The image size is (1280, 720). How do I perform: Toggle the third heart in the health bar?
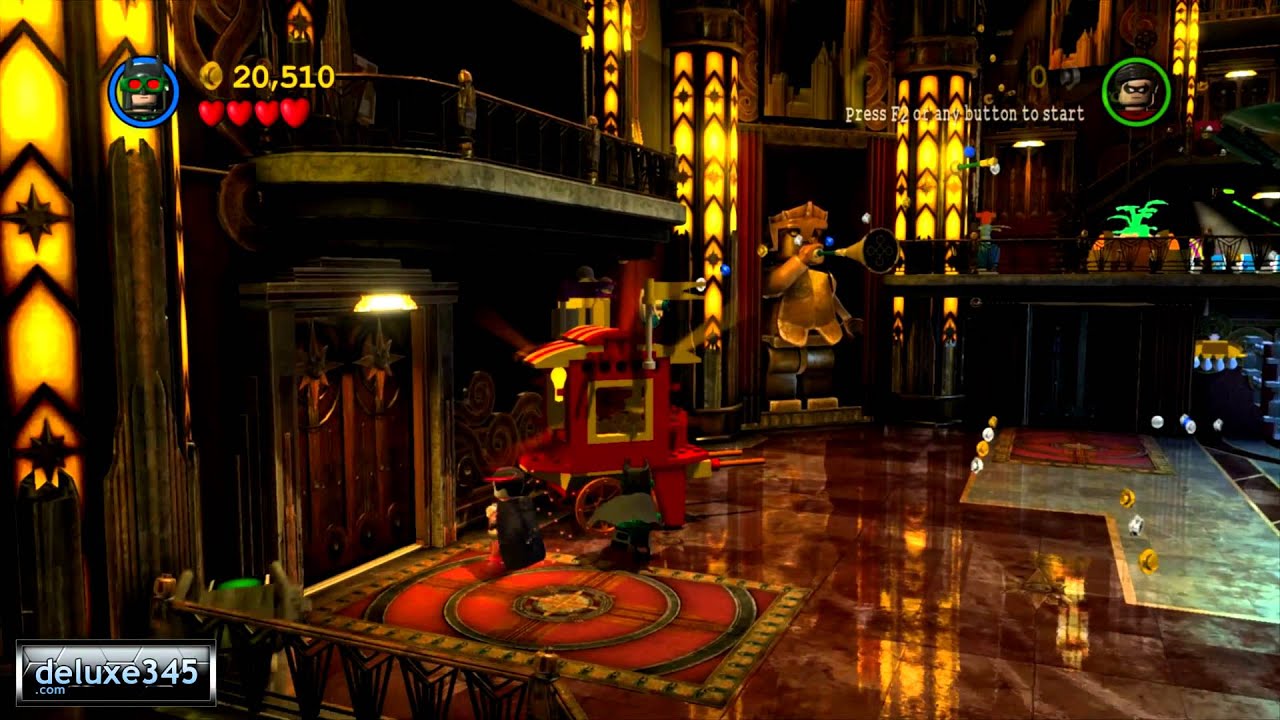point(266,113)
